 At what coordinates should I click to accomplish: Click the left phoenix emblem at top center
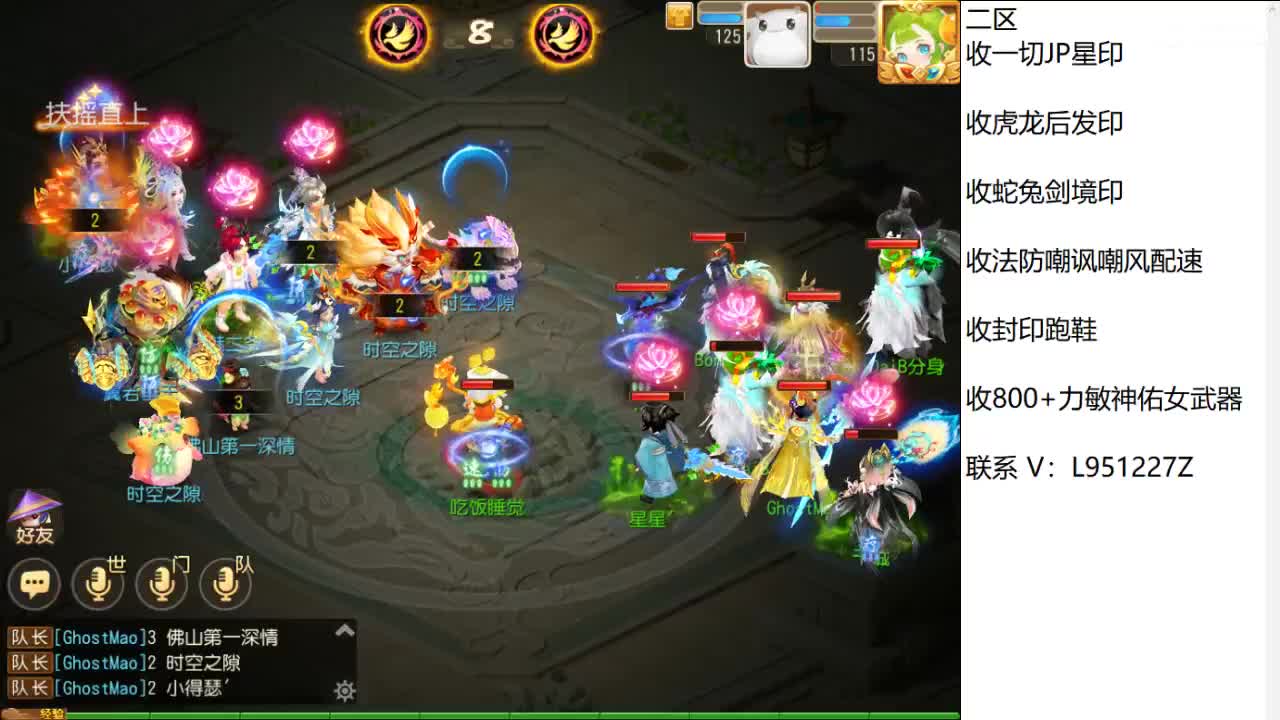[399, 34]
